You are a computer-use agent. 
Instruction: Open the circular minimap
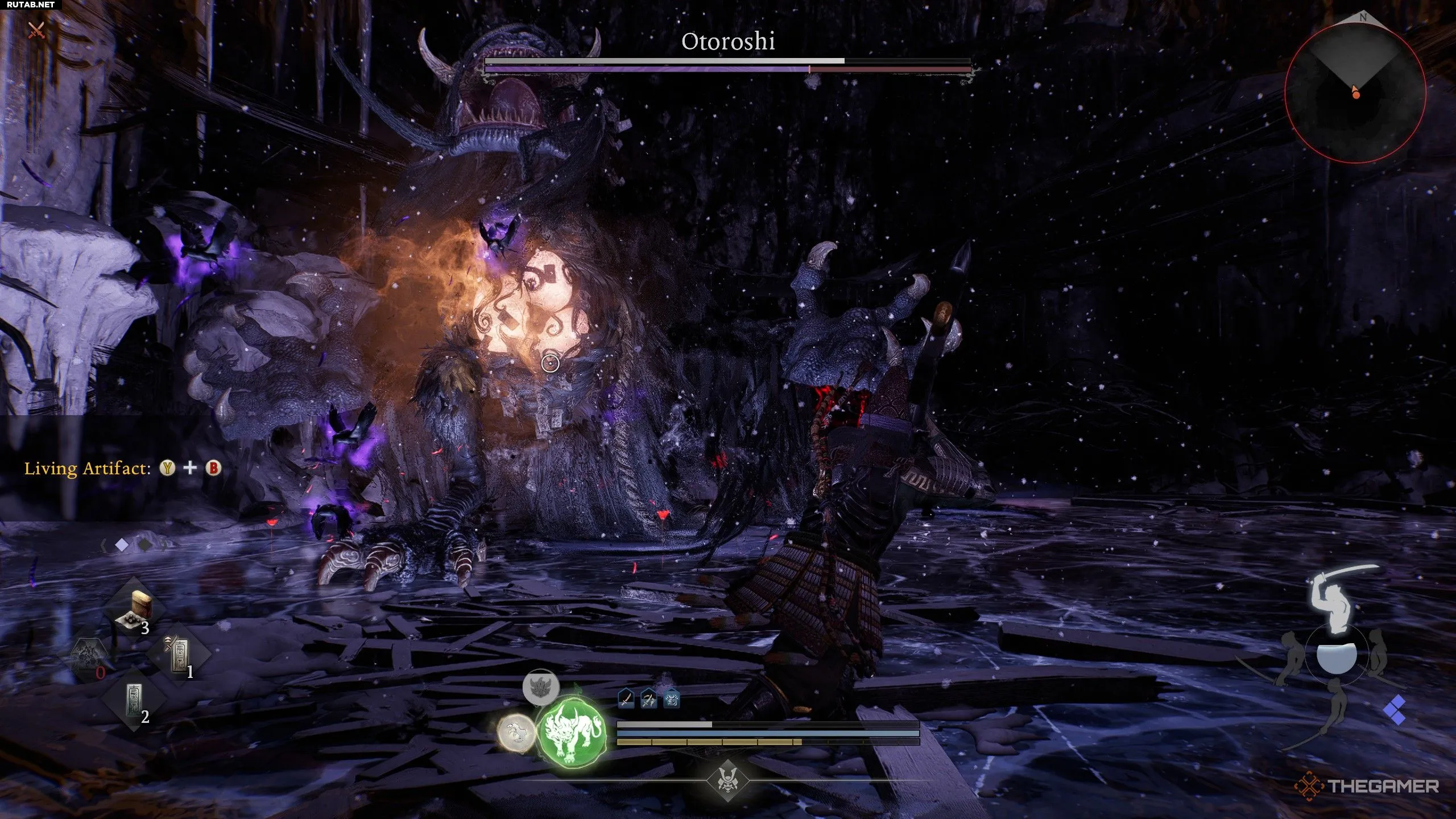(x=1355, y=92)
